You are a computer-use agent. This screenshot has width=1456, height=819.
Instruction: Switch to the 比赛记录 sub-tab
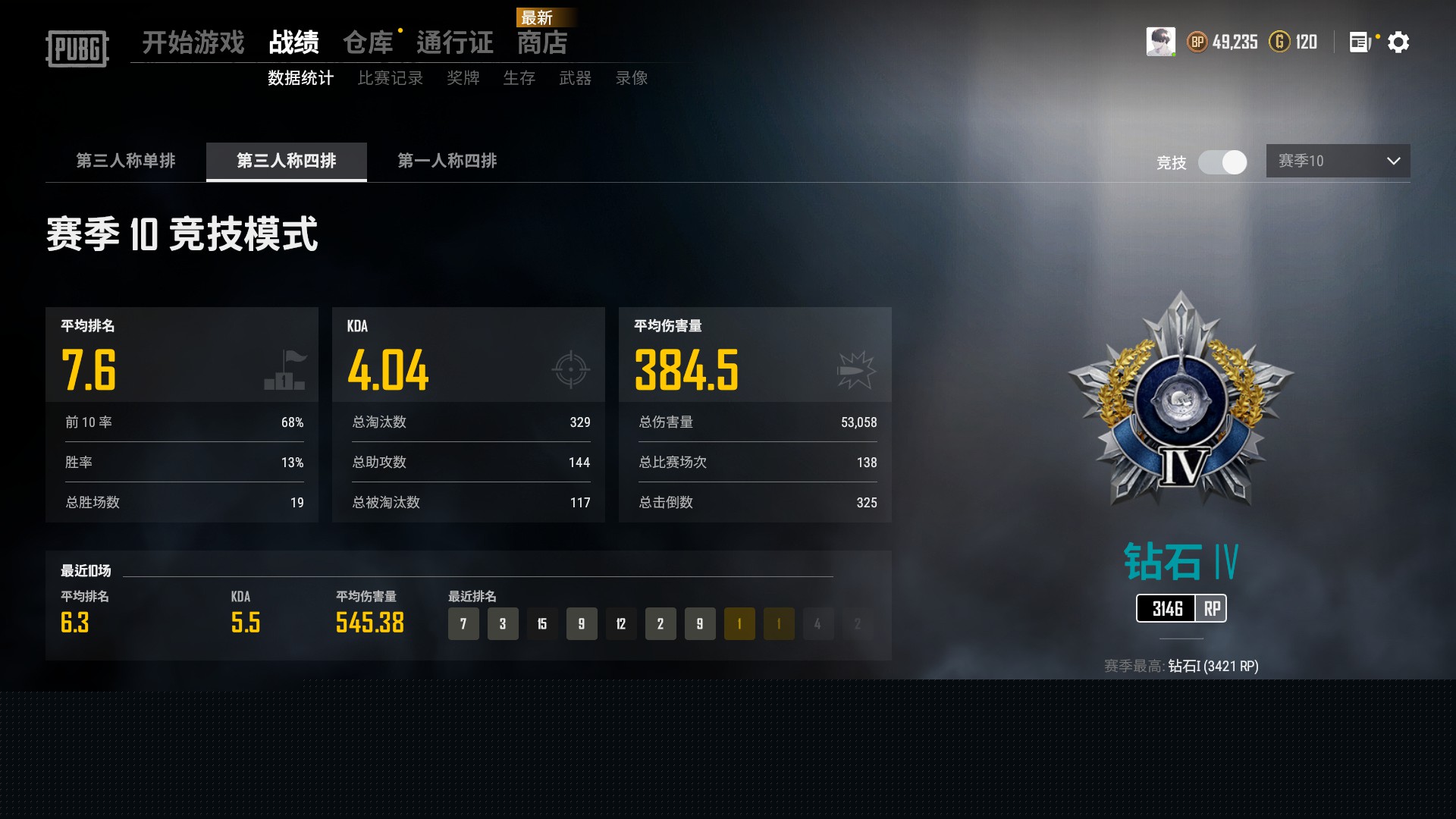[x=391, y=78]
